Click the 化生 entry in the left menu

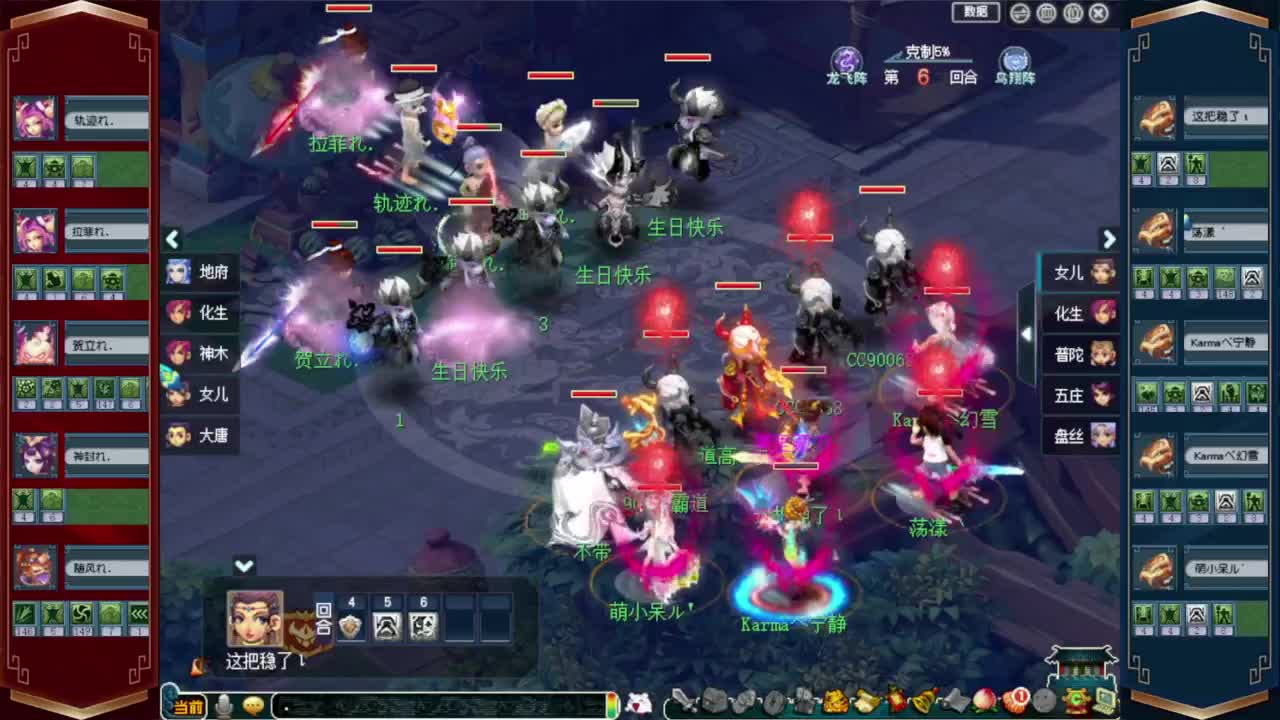(200, 313)
